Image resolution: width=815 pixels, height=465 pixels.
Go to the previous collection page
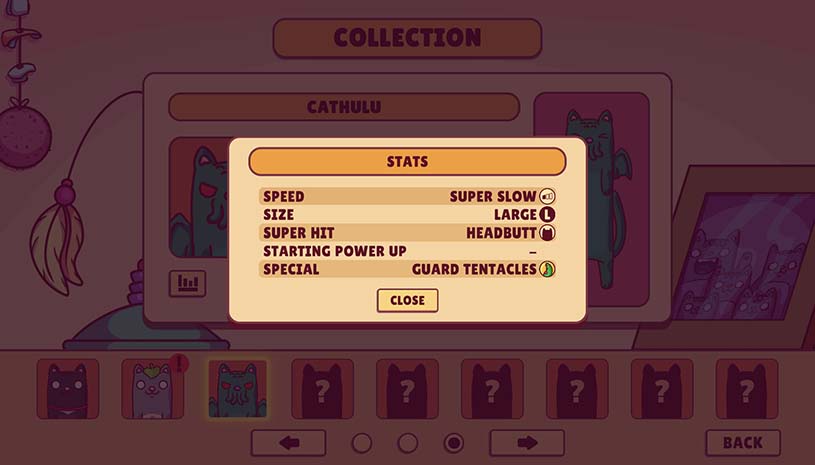288,442
